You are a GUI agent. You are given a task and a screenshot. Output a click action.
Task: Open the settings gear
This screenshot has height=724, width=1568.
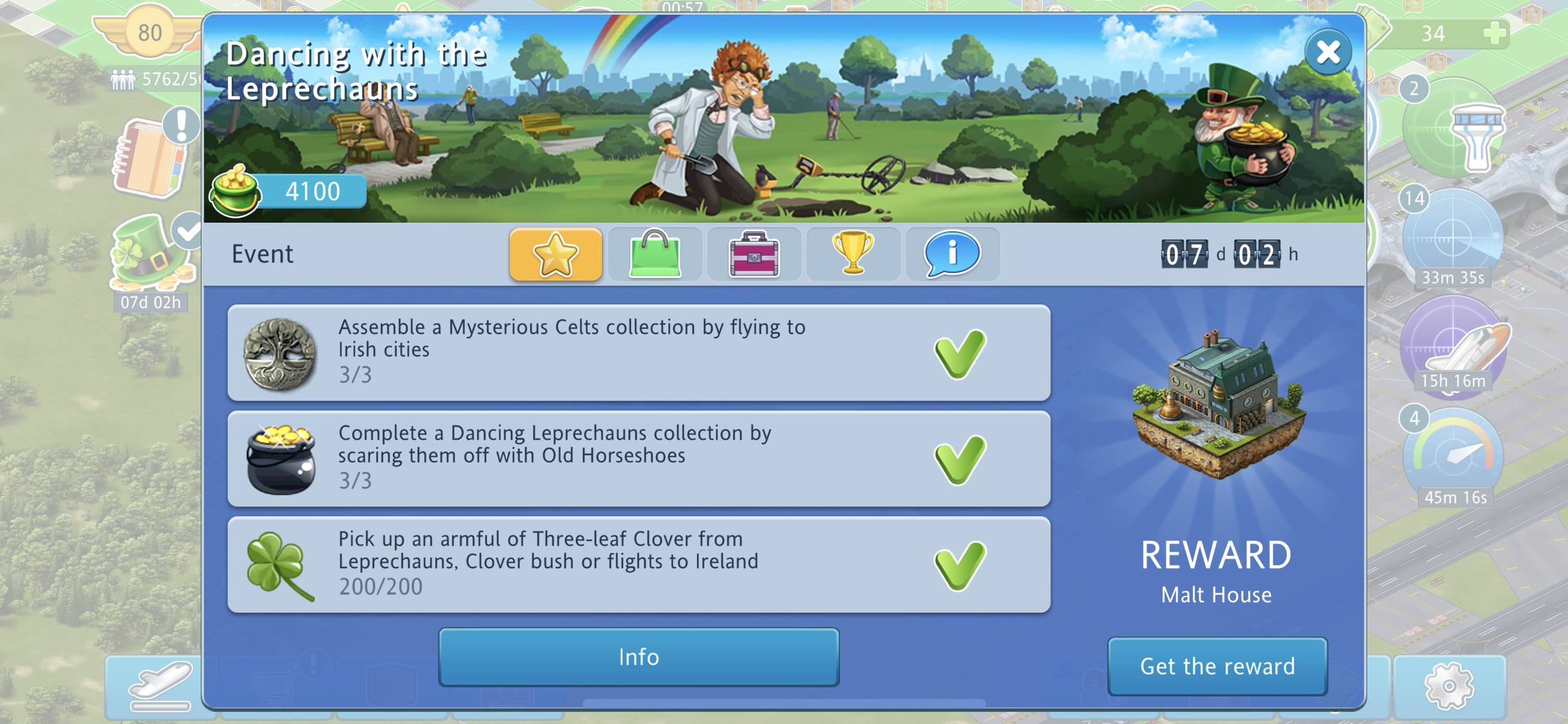pos(1450,686)
